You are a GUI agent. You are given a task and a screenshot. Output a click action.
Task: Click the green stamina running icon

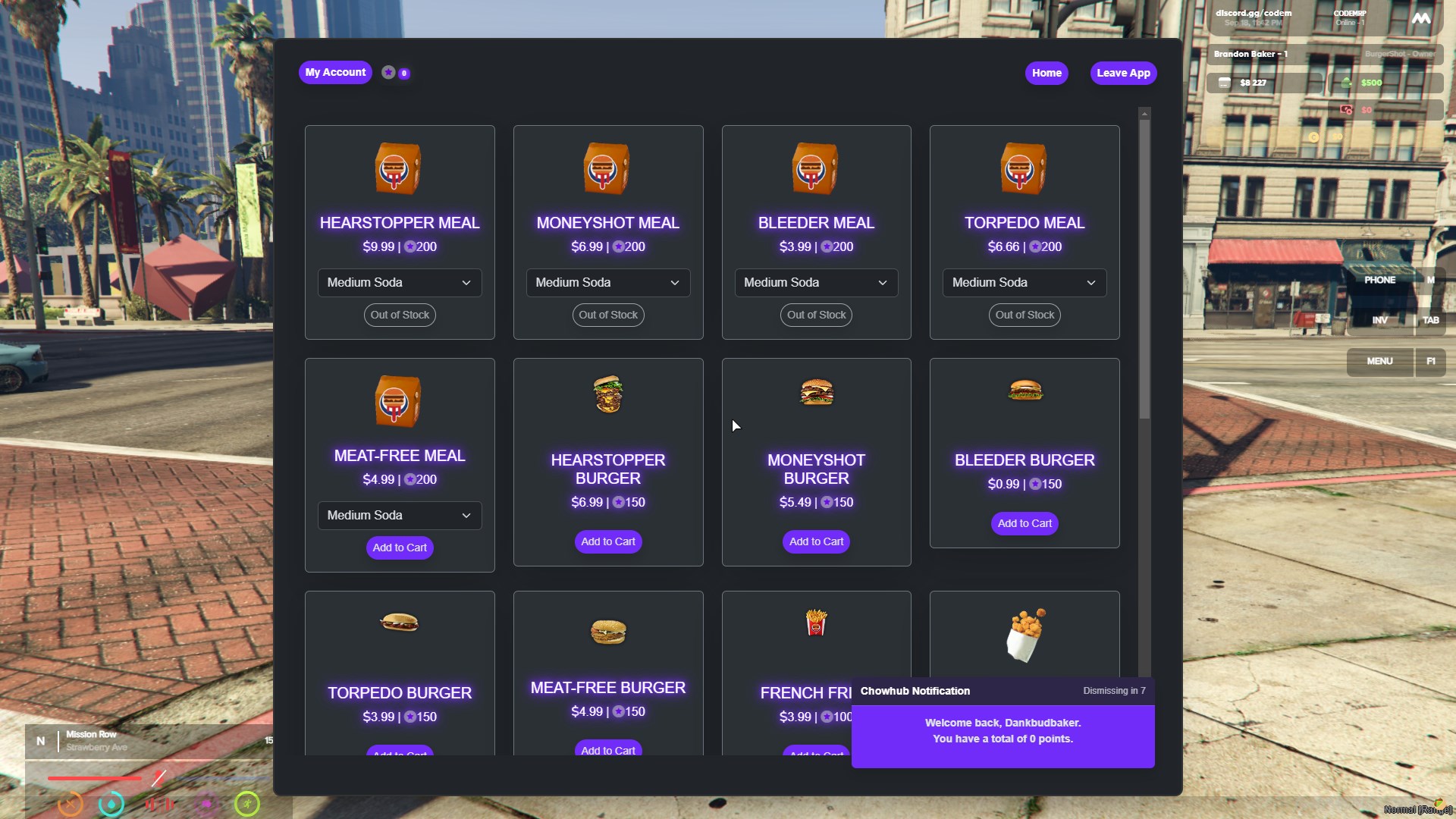click(247, 804)
